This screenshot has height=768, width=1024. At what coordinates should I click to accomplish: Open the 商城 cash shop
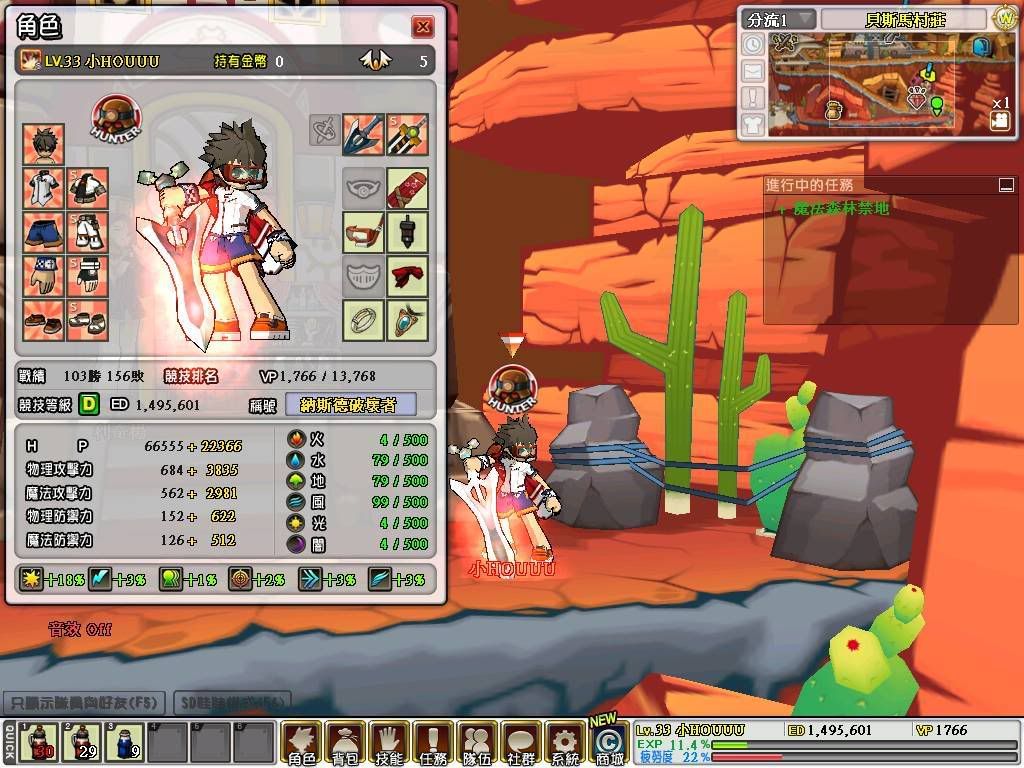pos(608,743)
